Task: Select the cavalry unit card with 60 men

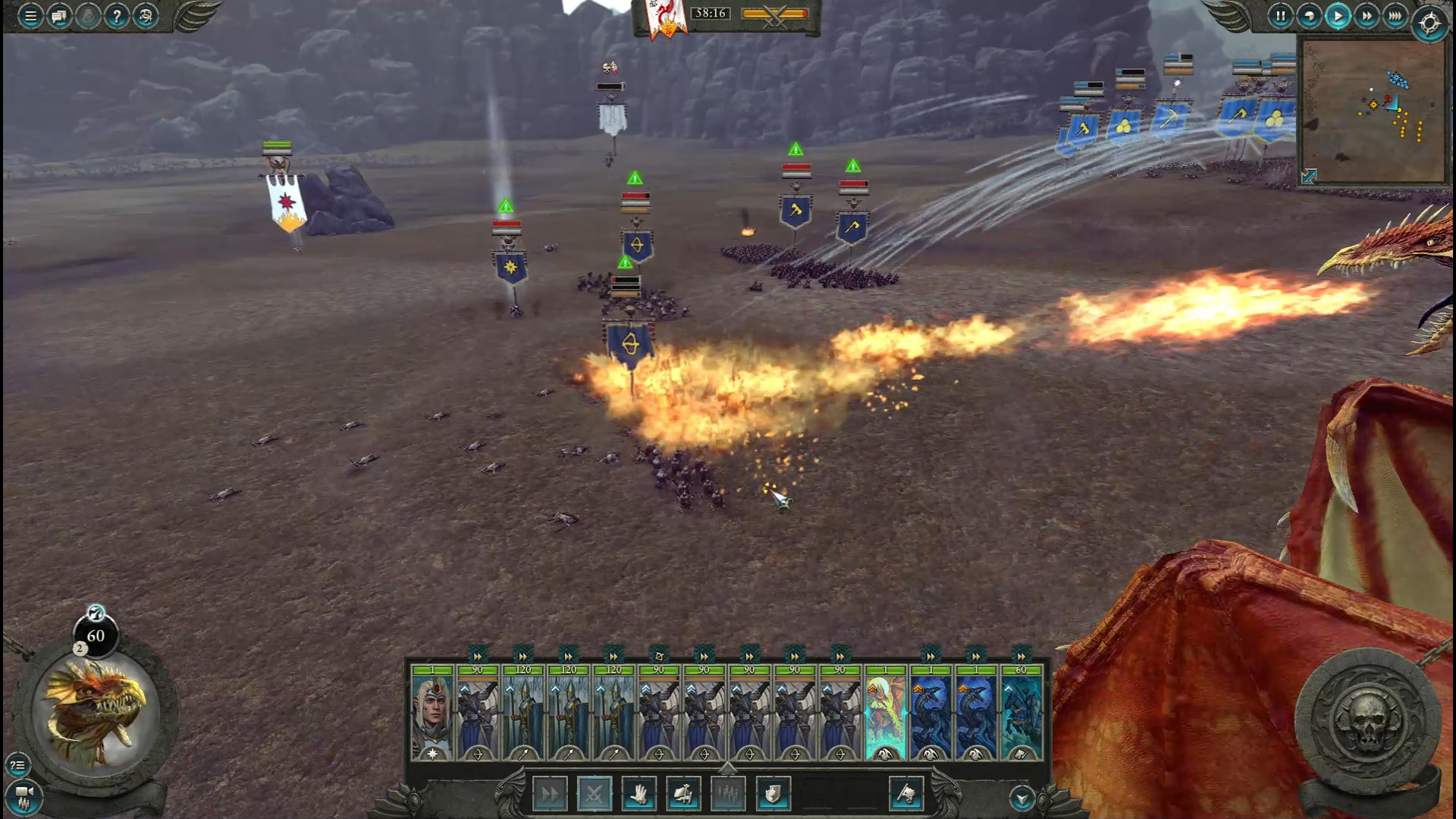Action: (x=1021, y=713)
